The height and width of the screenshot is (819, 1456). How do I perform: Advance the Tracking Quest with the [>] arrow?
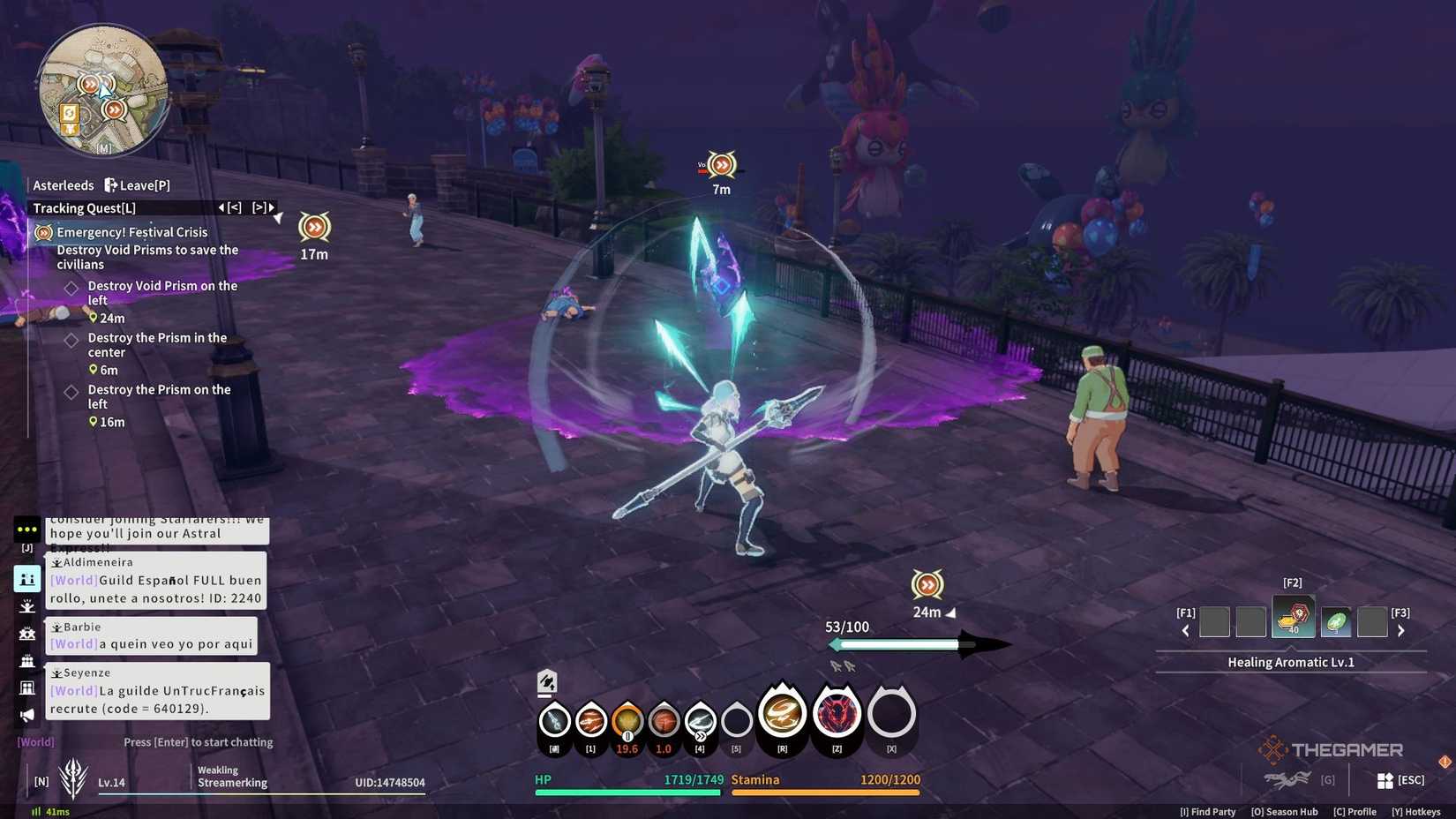(259, 207)
